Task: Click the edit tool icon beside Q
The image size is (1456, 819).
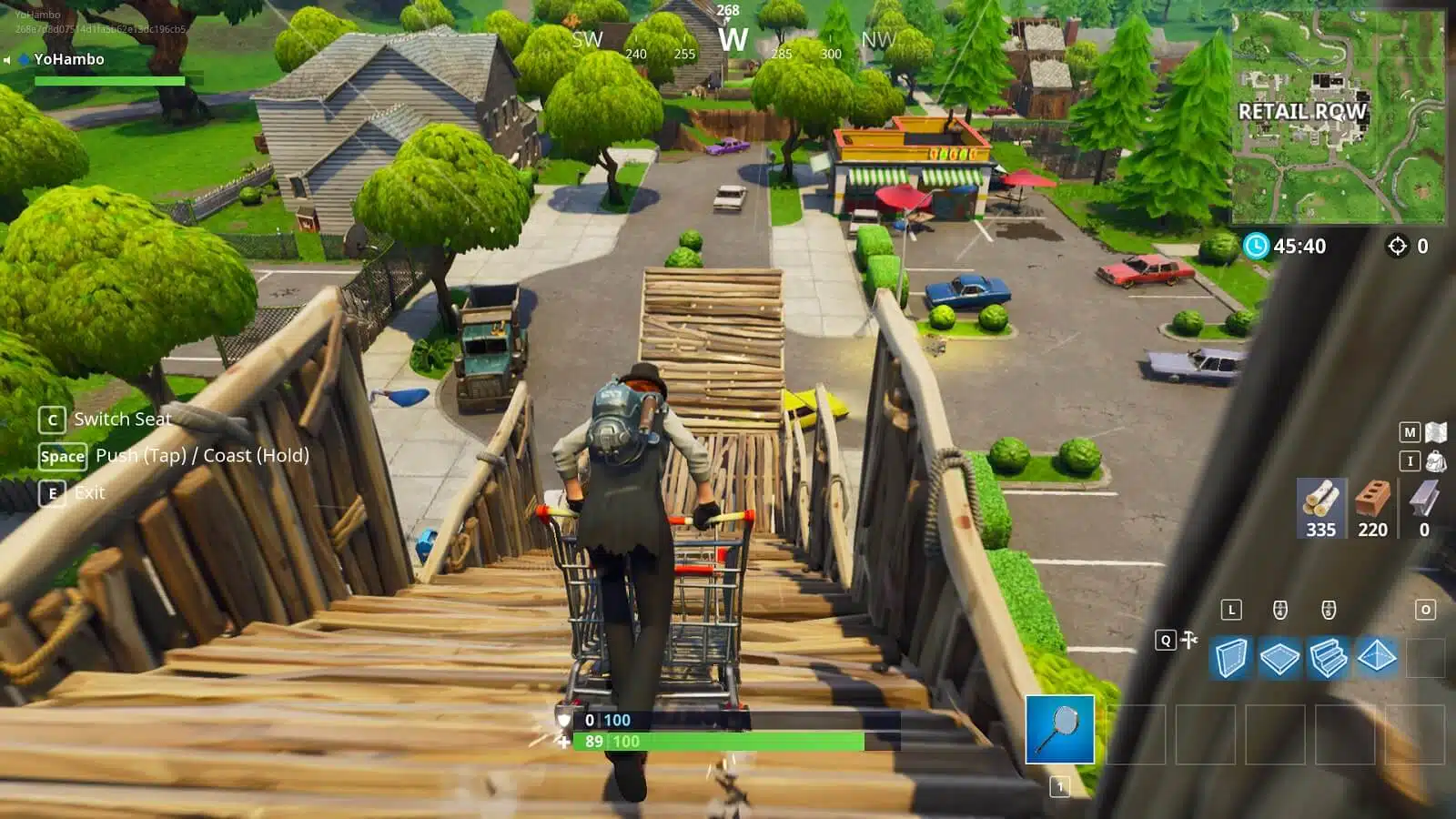Action: (x=1188, y=640)
